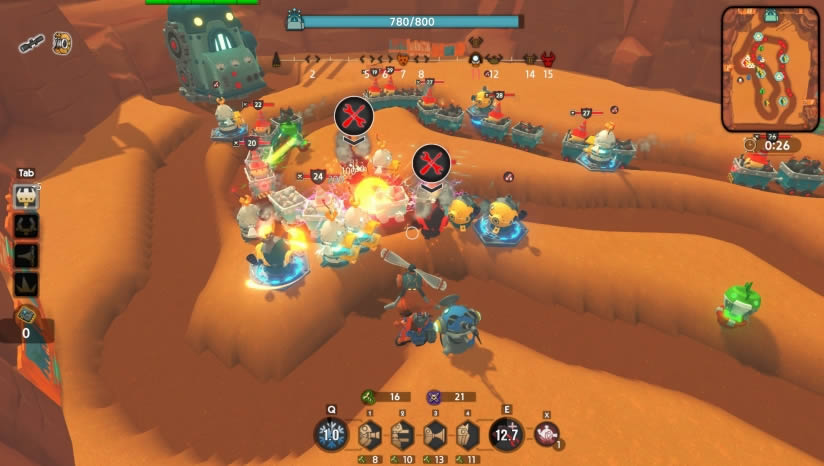Activate the snowflake freeze ability
Viewport: 824px width, 466px height.
point(331,434)
